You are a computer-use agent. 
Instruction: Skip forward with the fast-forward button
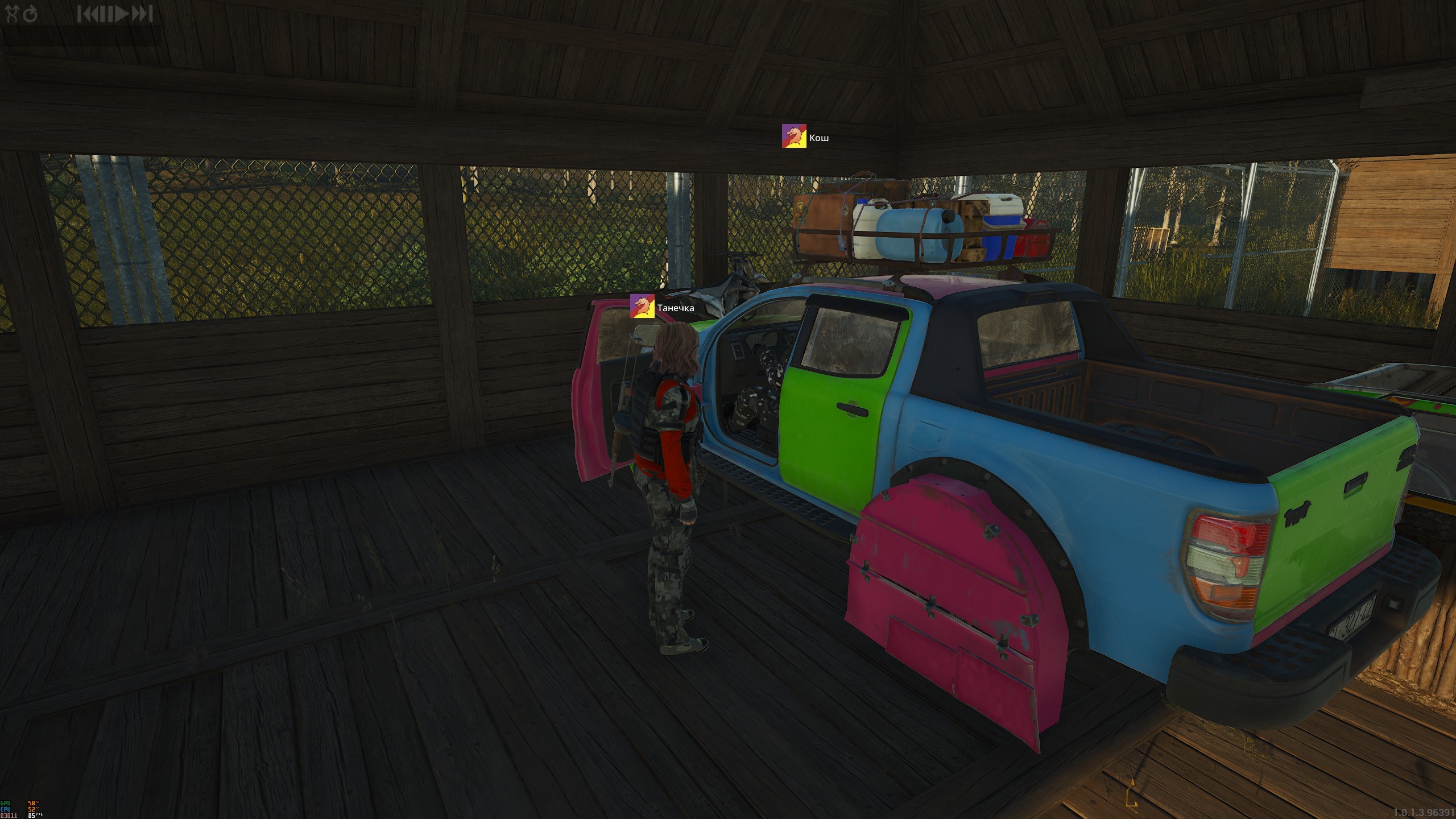(142, 14)
